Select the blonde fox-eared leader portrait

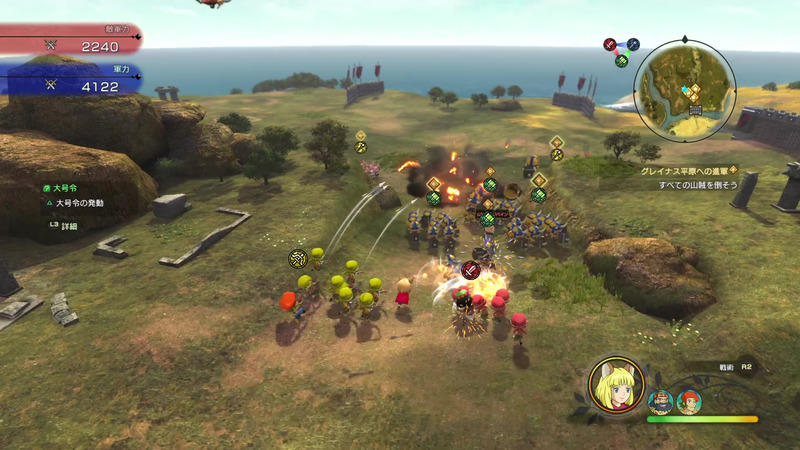617,385
